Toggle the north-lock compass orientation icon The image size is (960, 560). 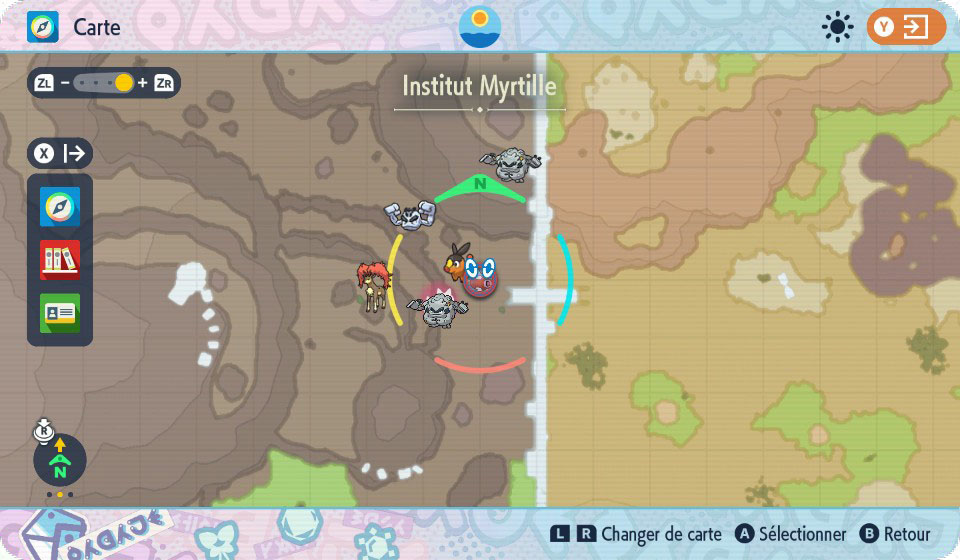[x=59, y=460]
